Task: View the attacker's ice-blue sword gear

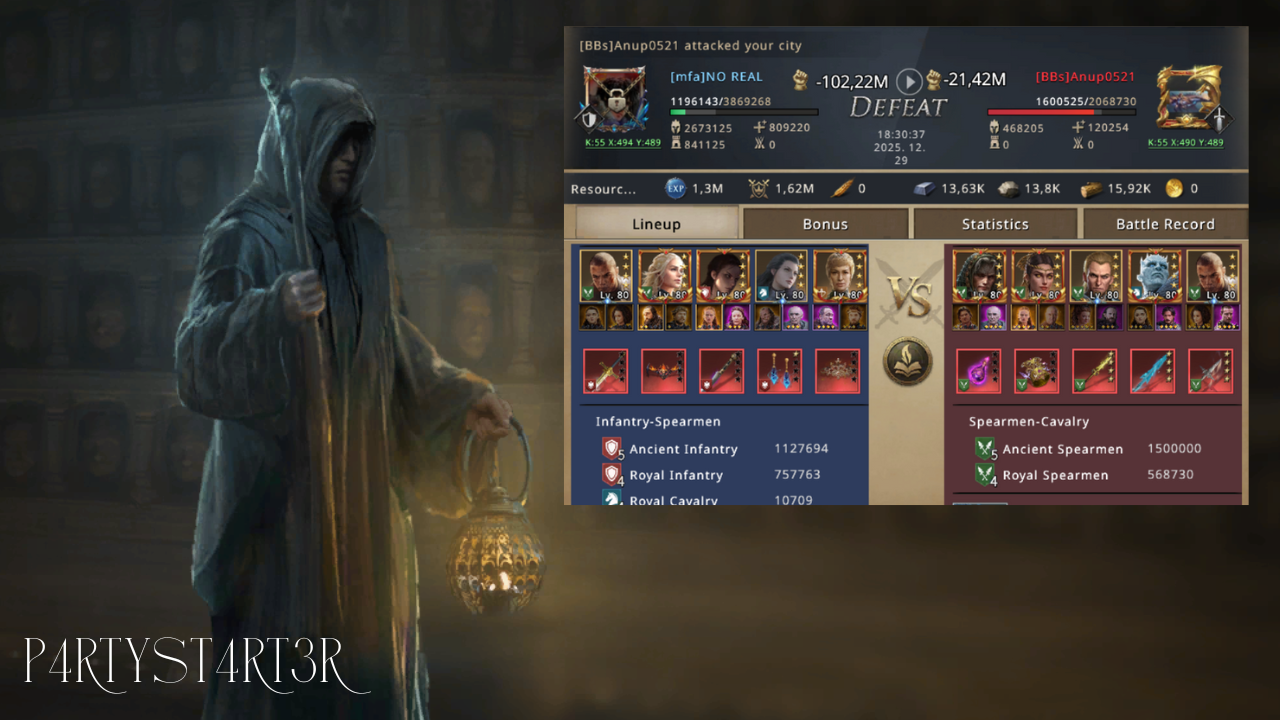Action: (x=1152, y=371)
